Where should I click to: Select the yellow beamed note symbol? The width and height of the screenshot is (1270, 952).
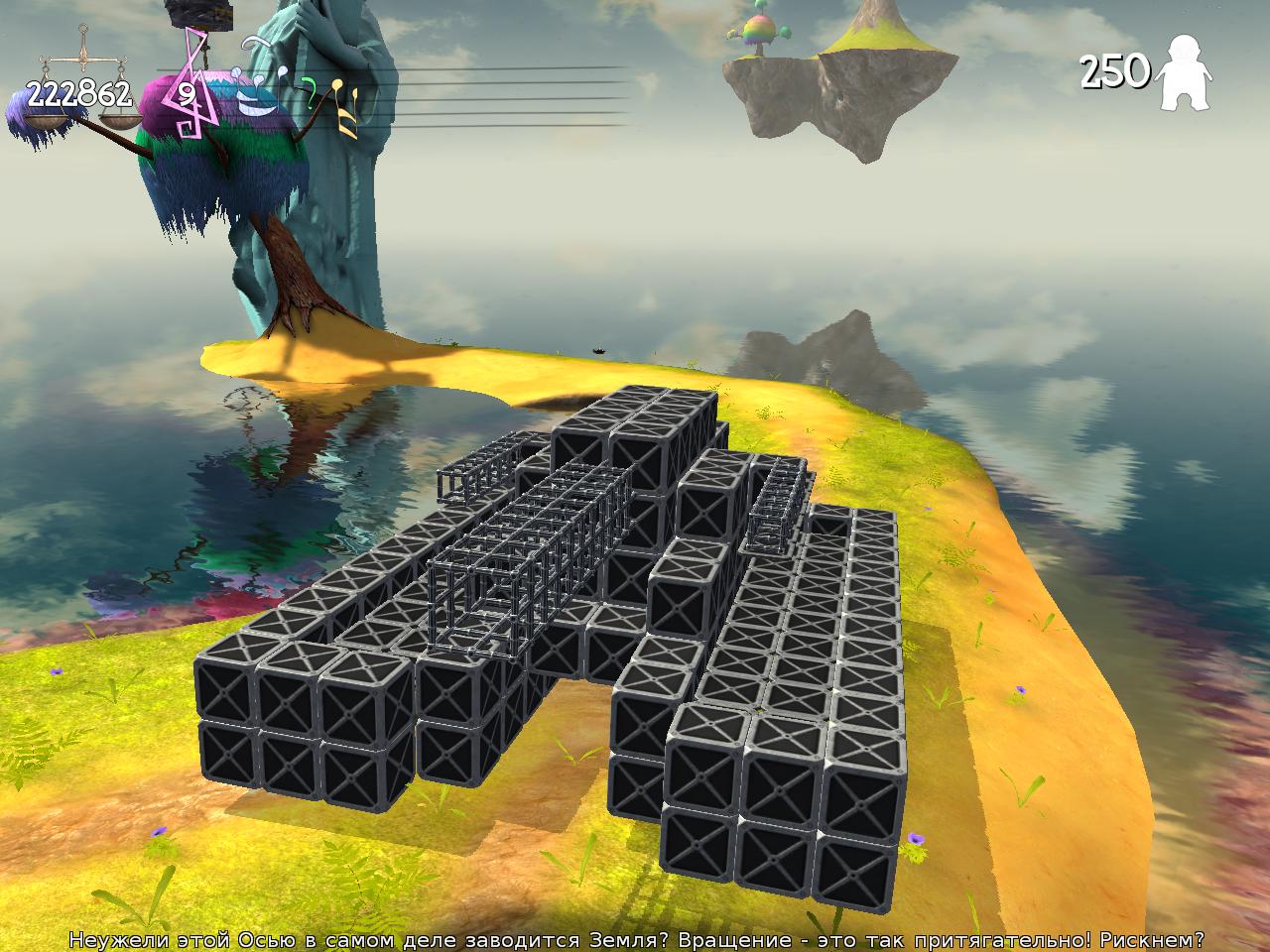coord(342,105)
